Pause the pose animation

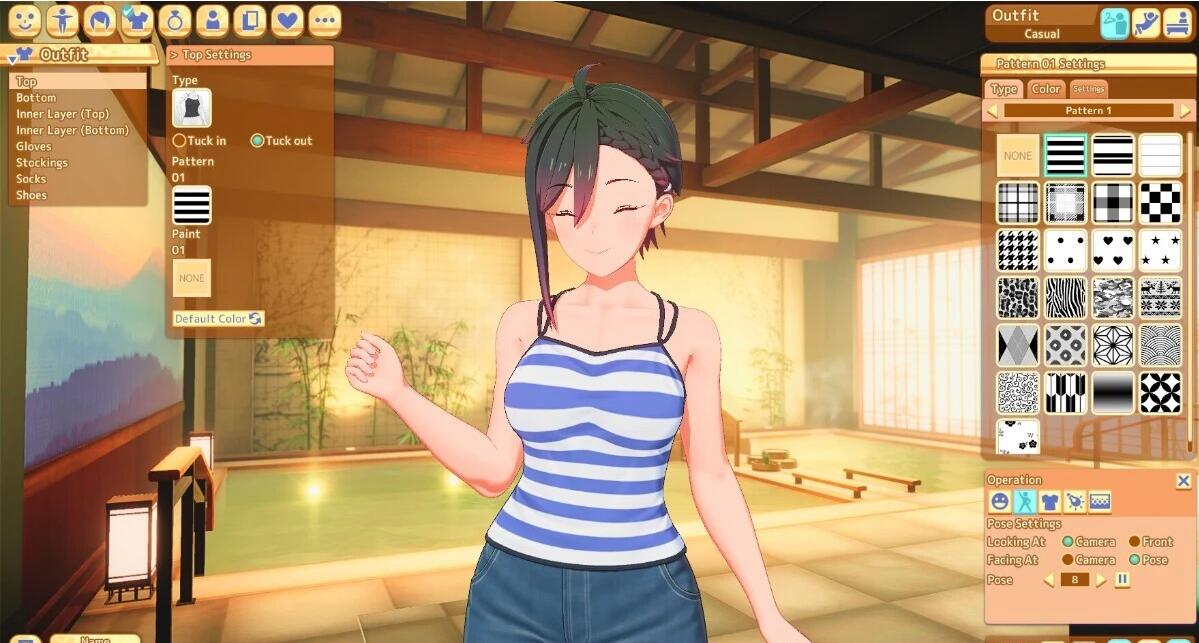1123,580
